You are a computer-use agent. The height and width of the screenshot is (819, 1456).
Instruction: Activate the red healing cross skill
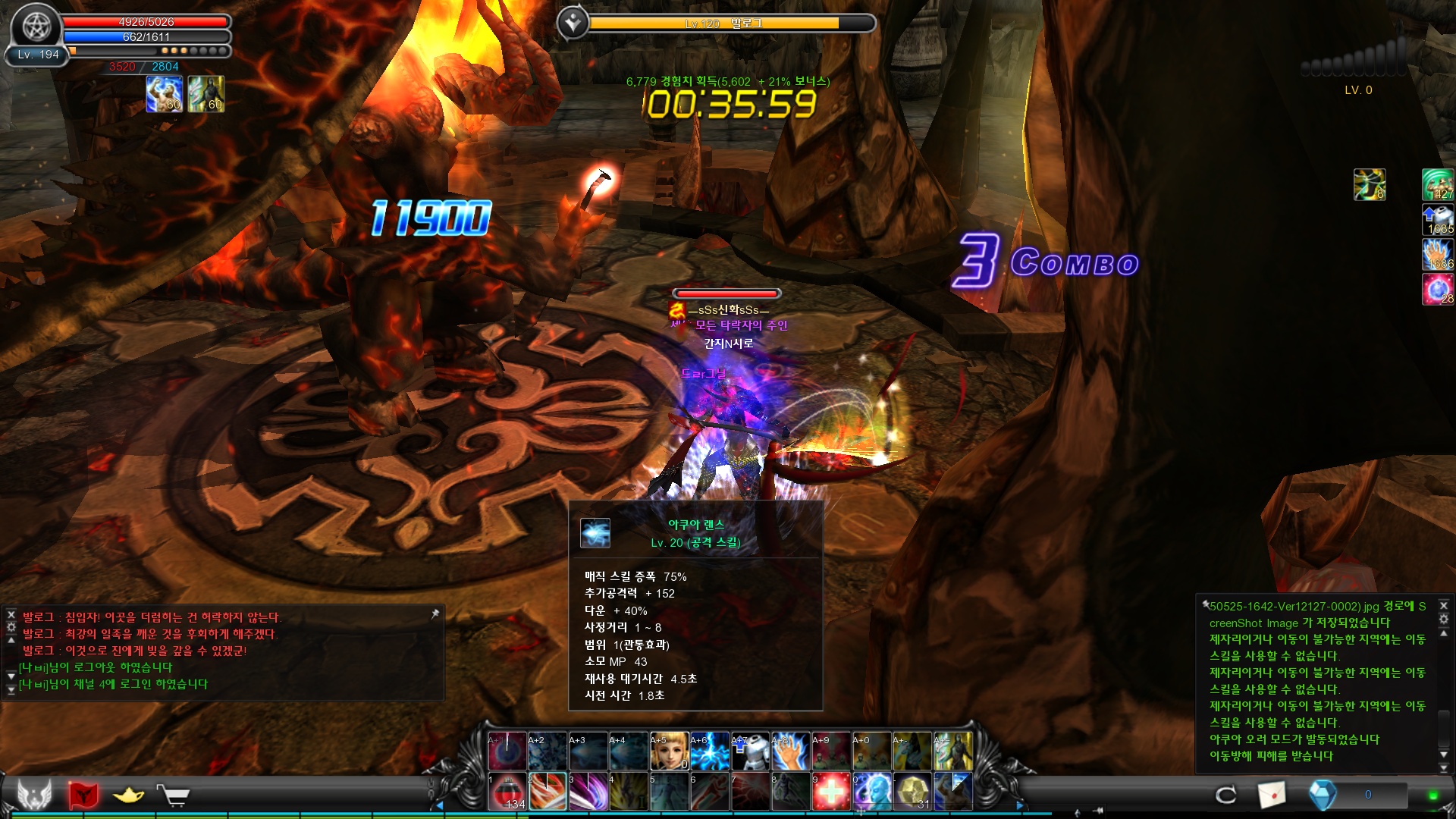831,792
